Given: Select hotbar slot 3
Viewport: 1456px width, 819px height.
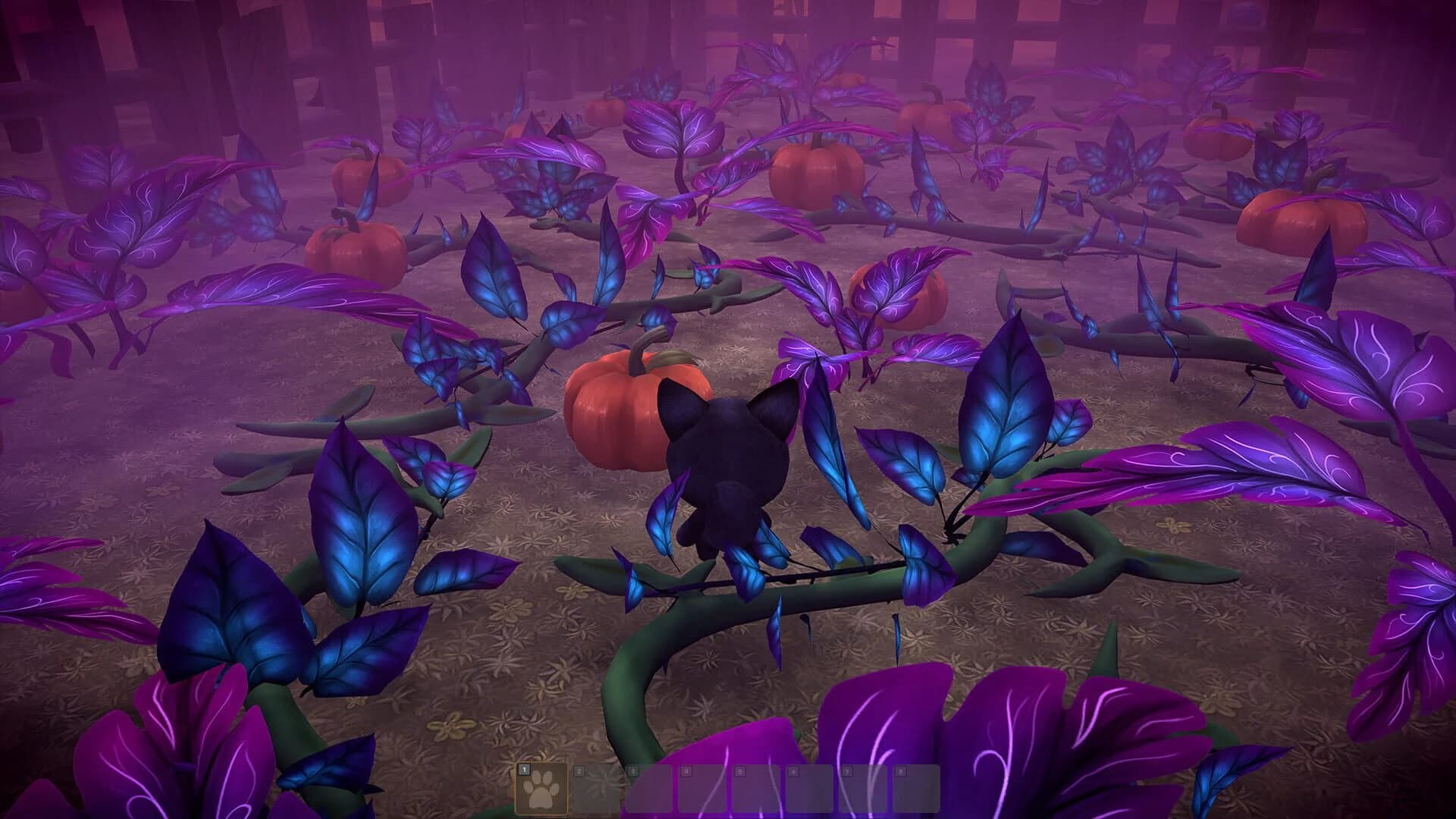Looking at the screenshot, I should point(651,789).
